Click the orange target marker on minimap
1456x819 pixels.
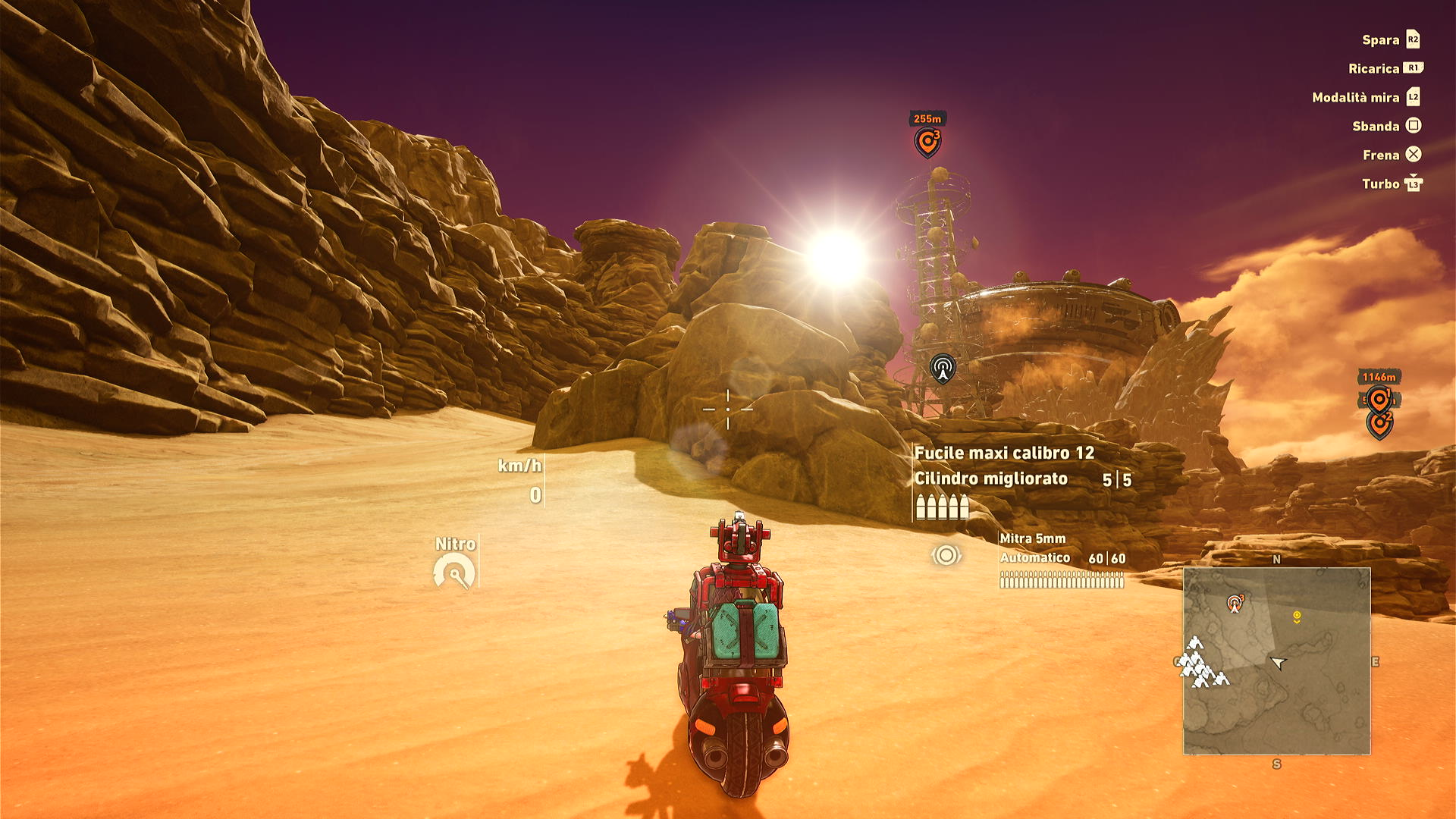(x=1235, y=604)
